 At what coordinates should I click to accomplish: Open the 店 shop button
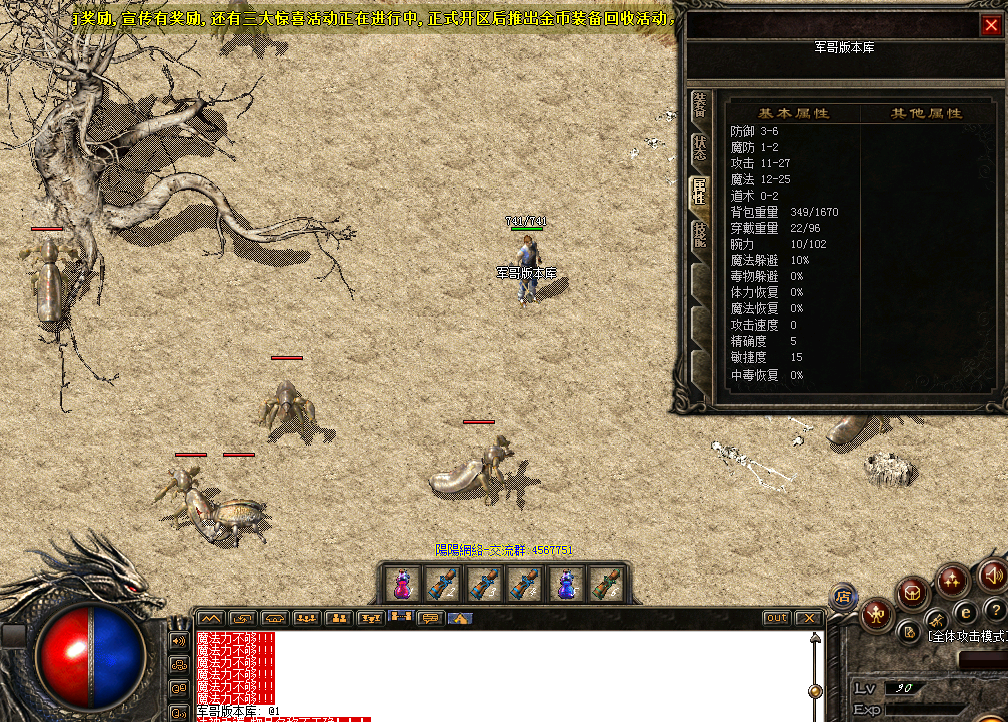pyautogui.click(x=843, y=597)
